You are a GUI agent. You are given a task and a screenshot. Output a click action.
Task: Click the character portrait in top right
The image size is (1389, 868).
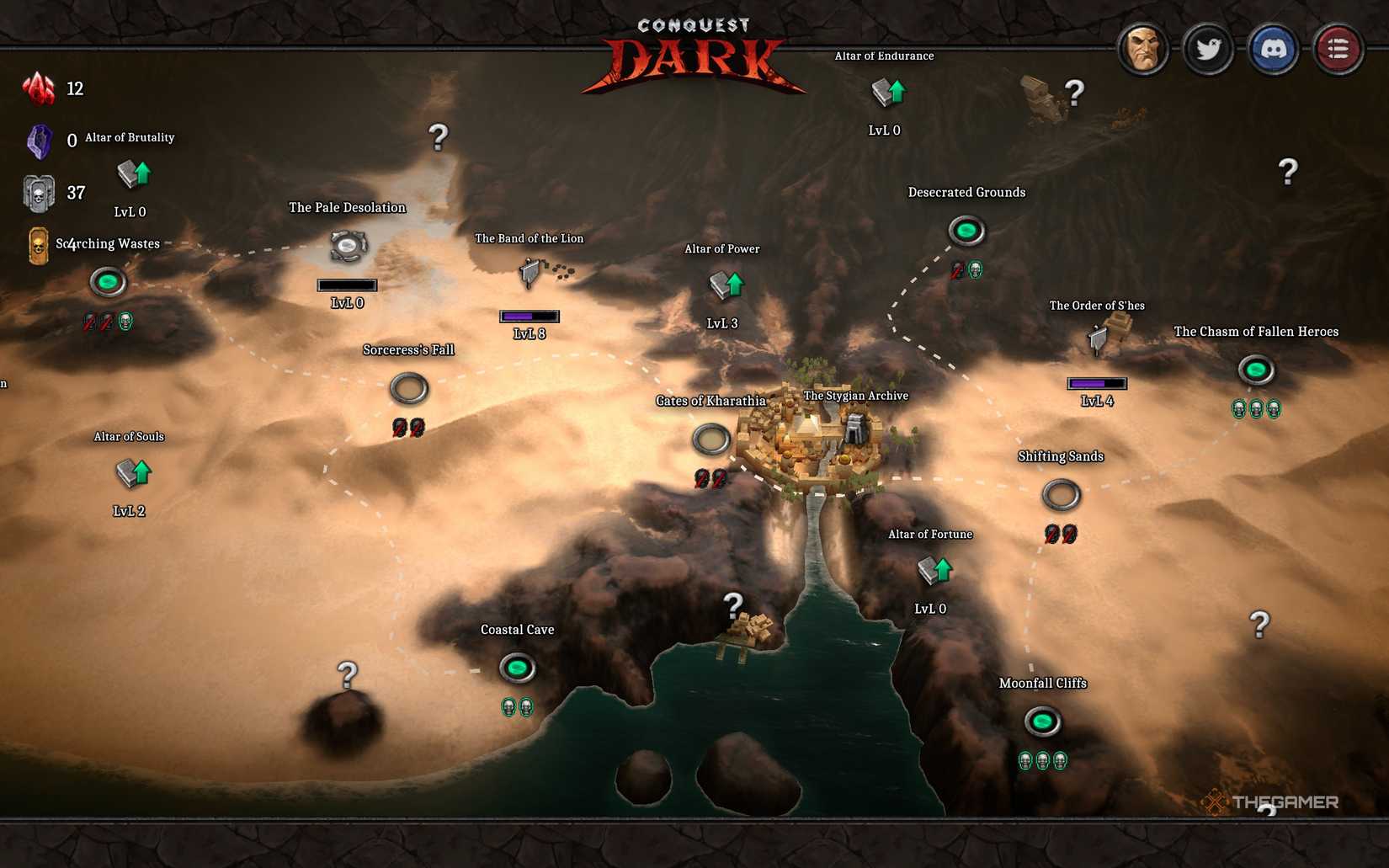point(1144,49)
